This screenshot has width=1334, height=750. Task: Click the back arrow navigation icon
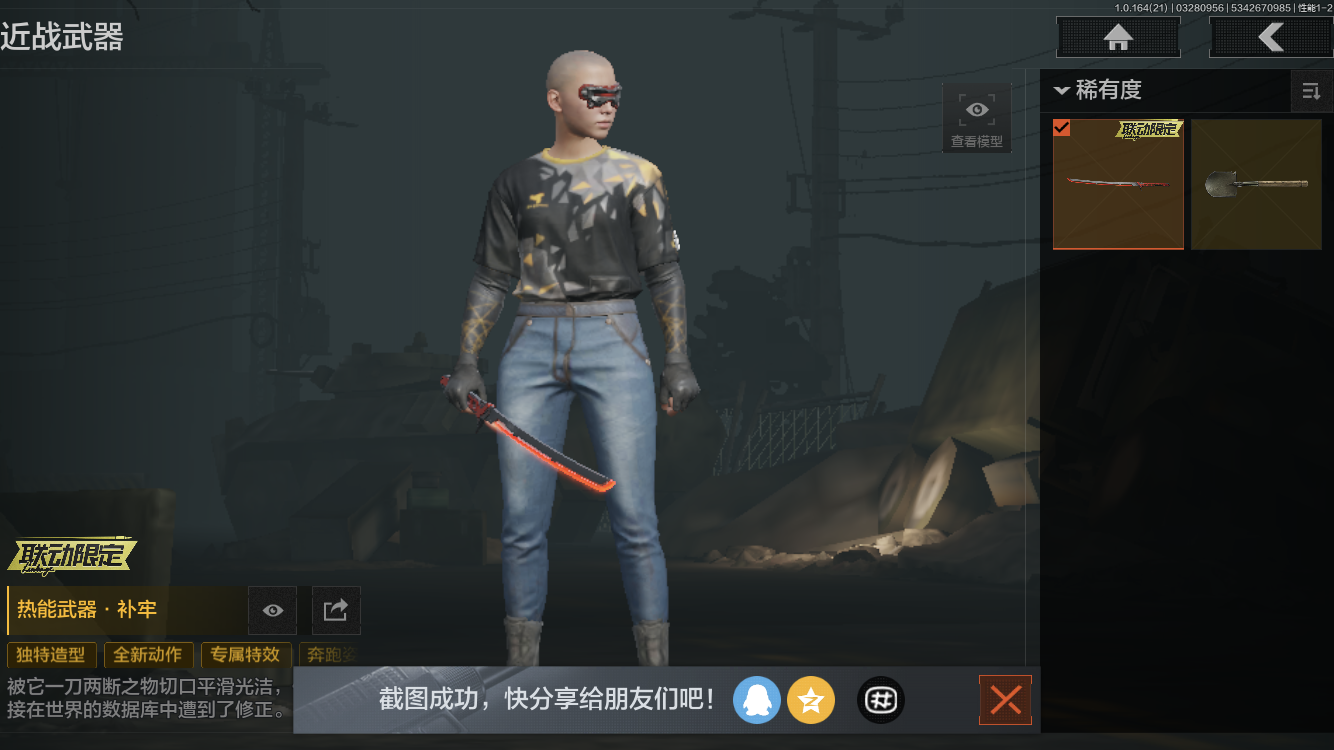click(1272, 37)
